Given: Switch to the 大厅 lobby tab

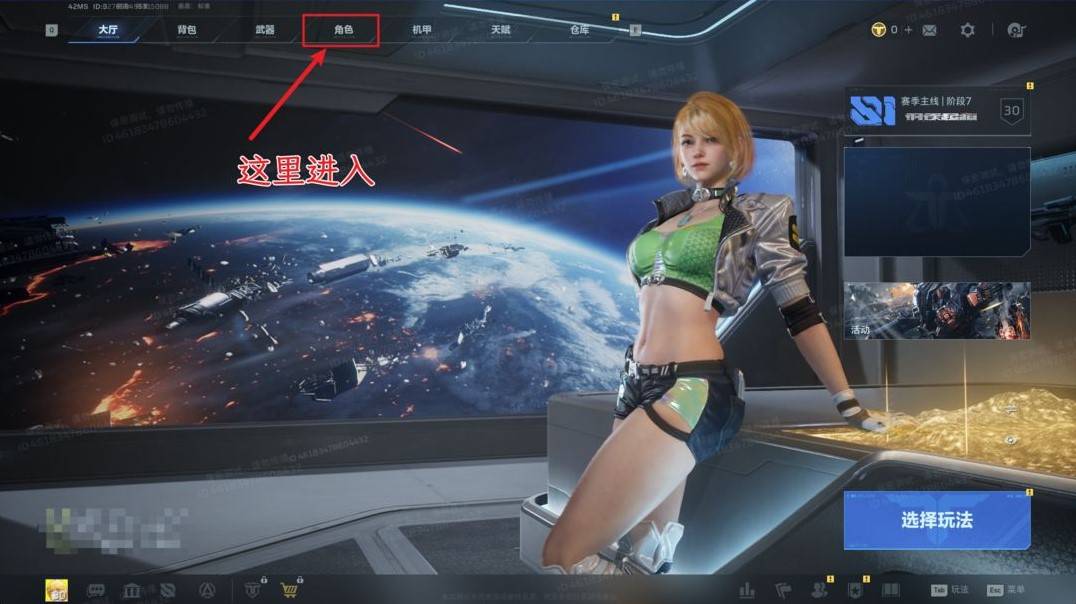Looking at the screenshot, I should pos(108,30).
